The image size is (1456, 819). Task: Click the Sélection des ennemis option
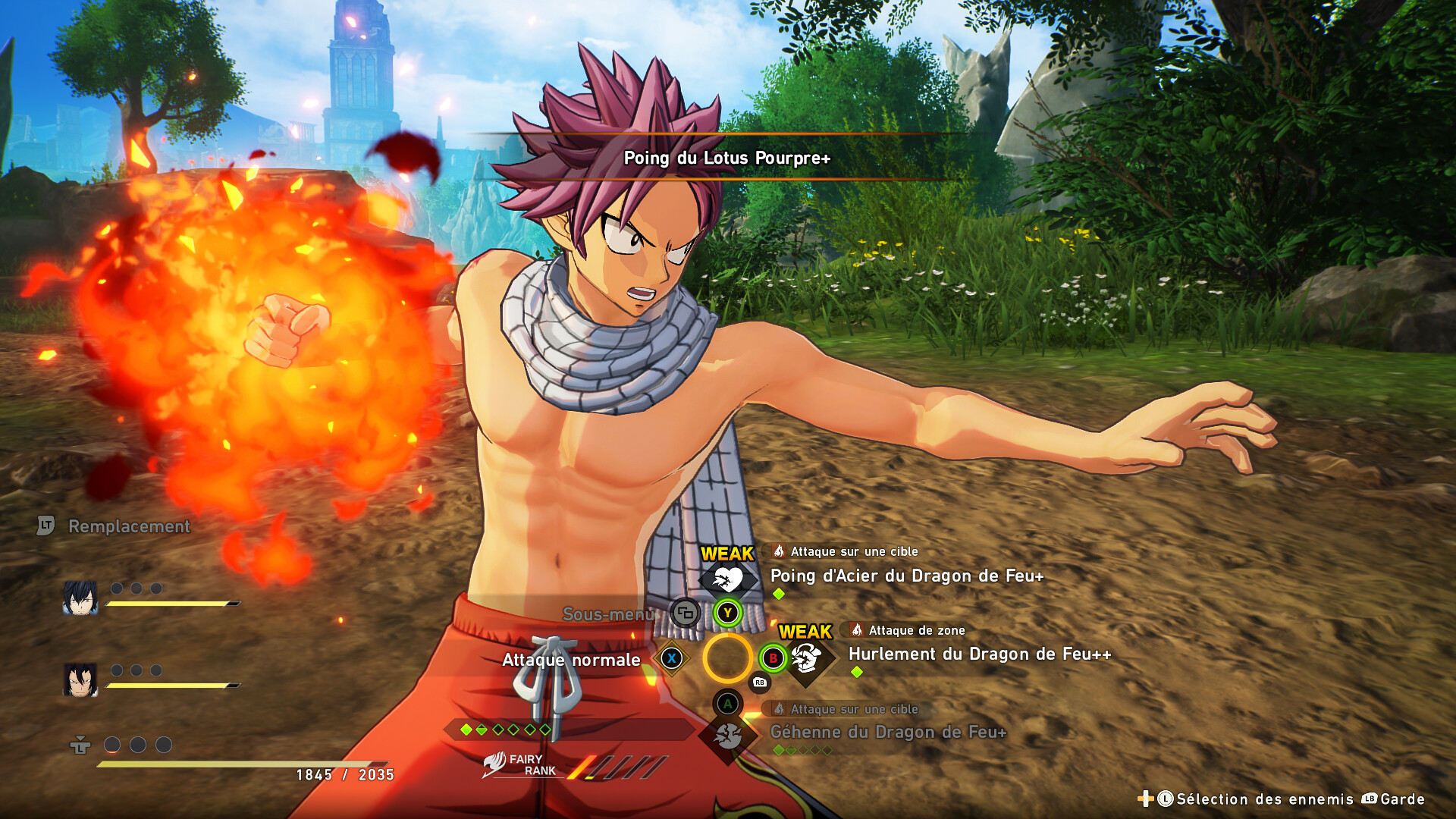[x=1264, y=799]
